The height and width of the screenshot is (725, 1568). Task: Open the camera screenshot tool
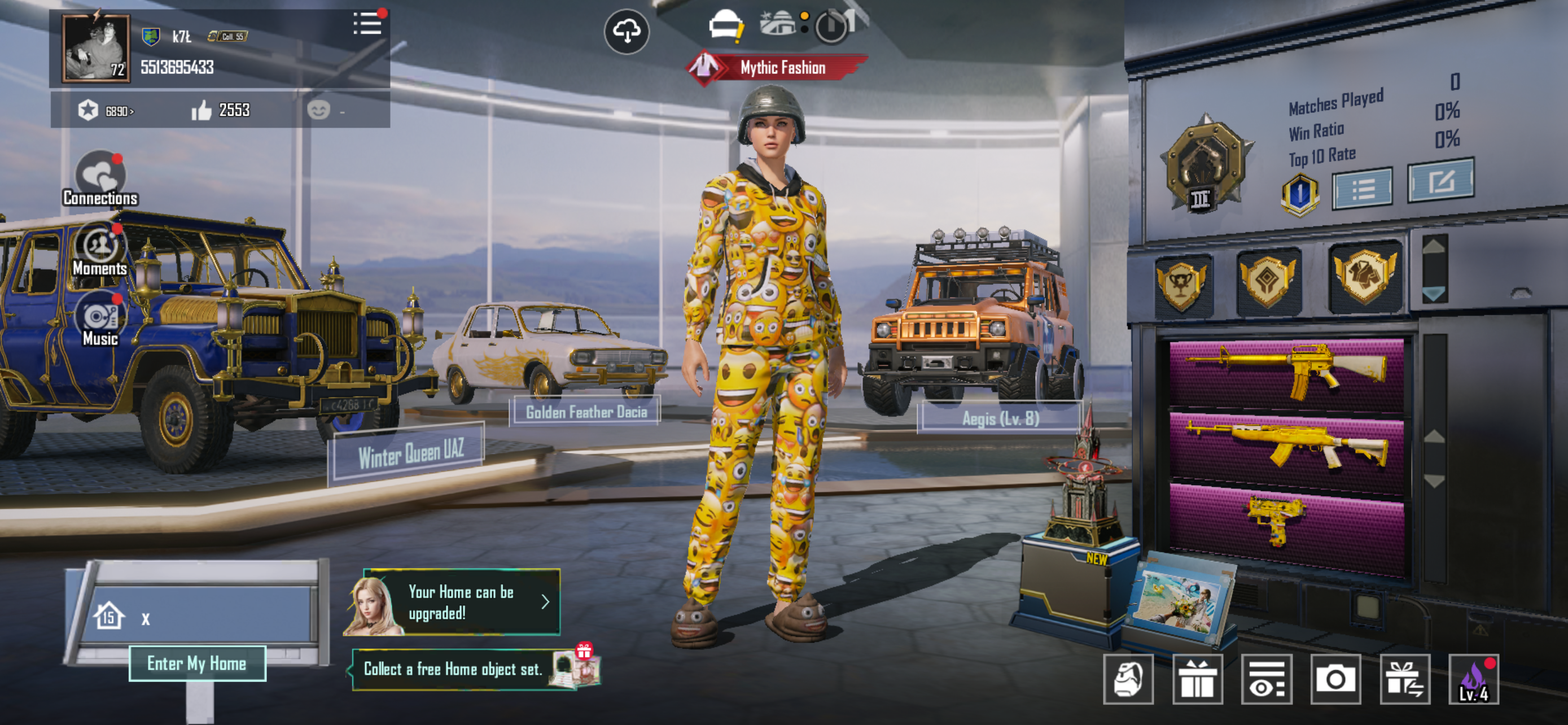(1335, 679)
